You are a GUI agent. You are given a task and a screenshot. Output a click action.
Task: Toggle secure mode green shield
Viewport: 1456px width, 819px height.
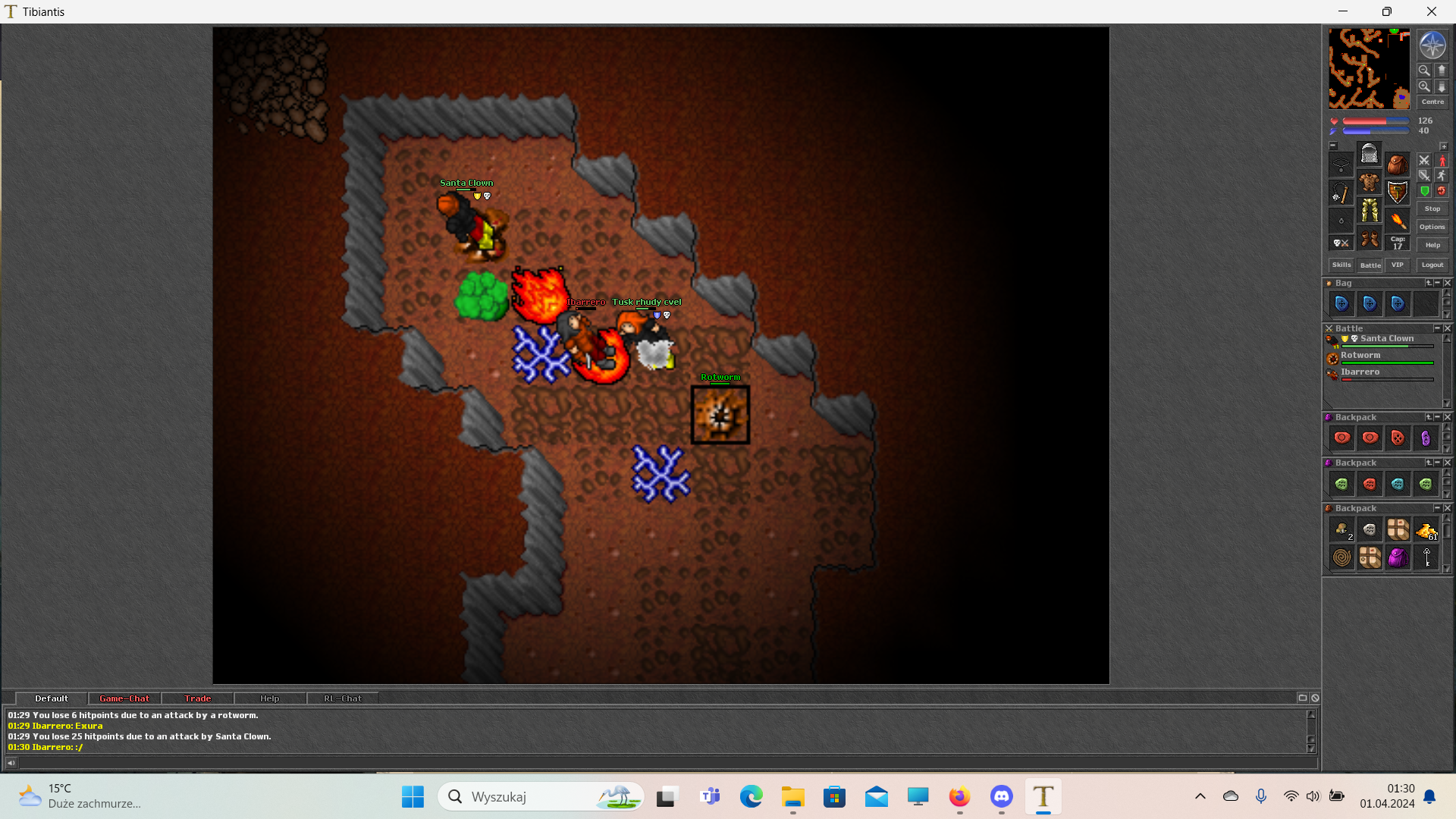pos(1424,190)
